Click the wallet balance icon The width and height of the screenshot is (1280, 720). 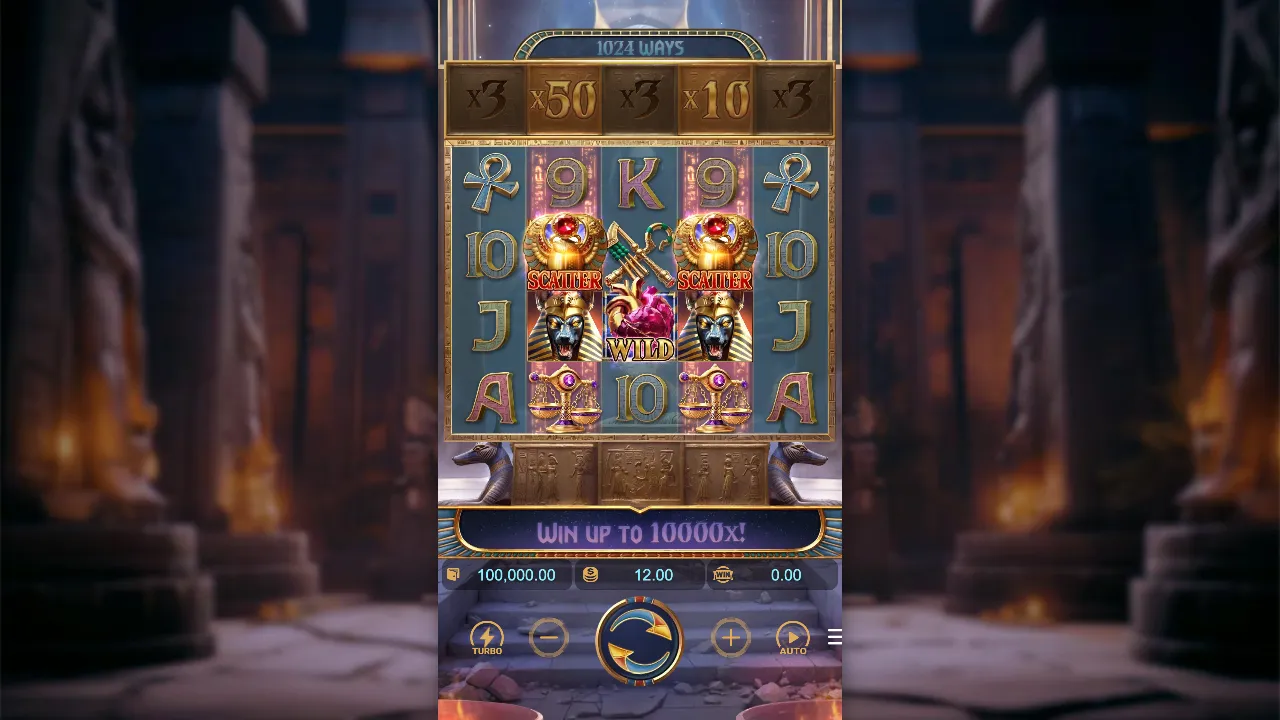point(455,575)
